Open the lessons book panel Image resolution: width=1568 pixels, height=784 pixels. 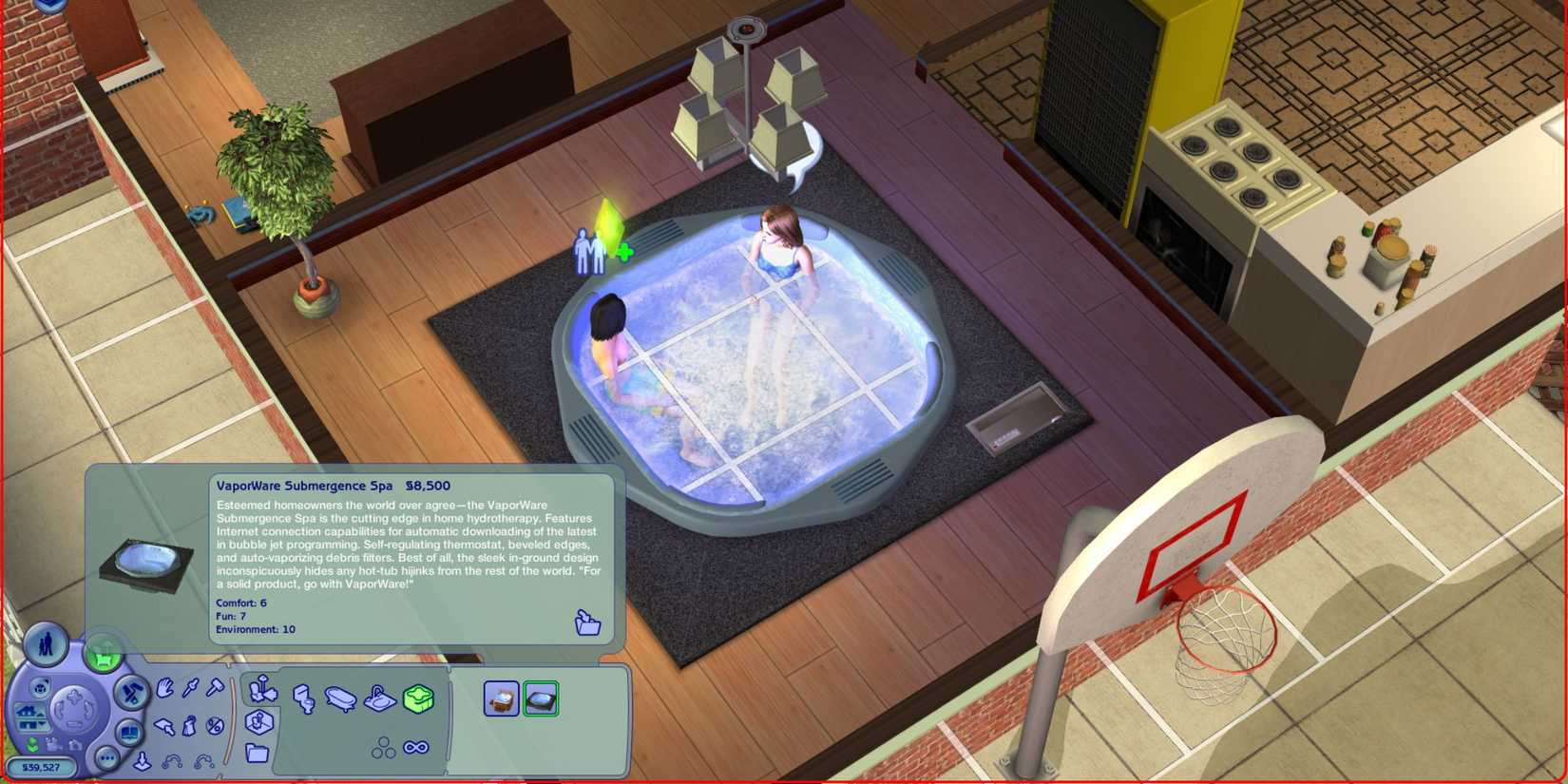coord(129,730)
